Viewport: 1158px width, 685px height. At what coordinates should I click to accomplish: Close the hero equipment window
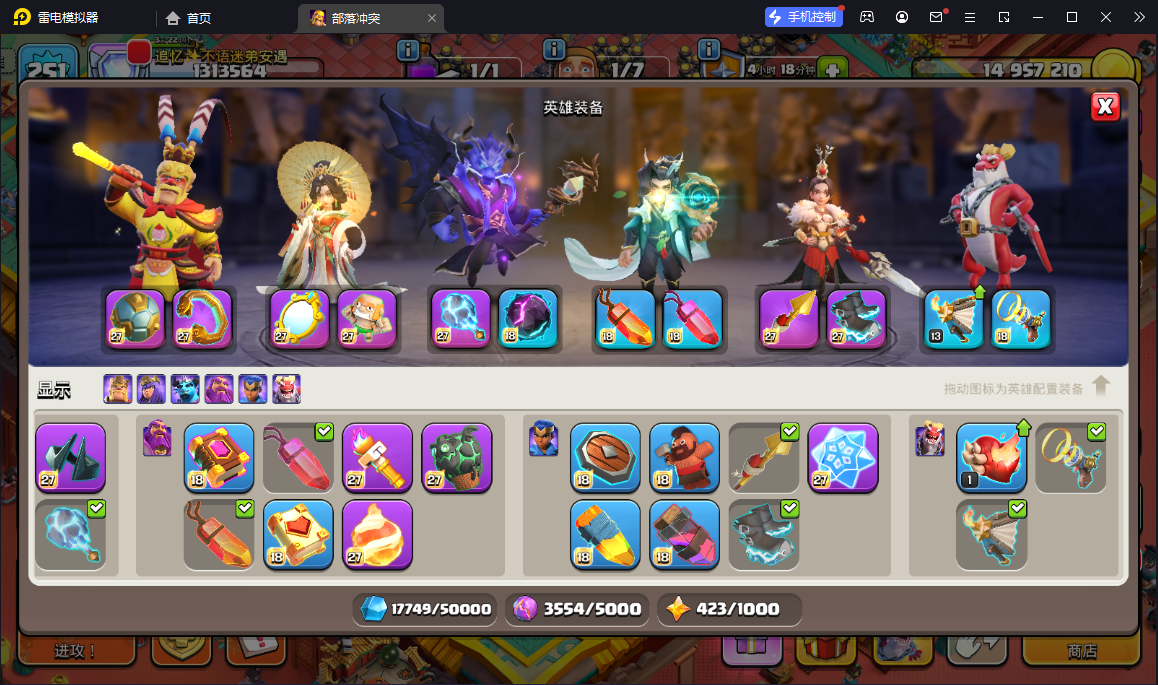pos(1104,107)
